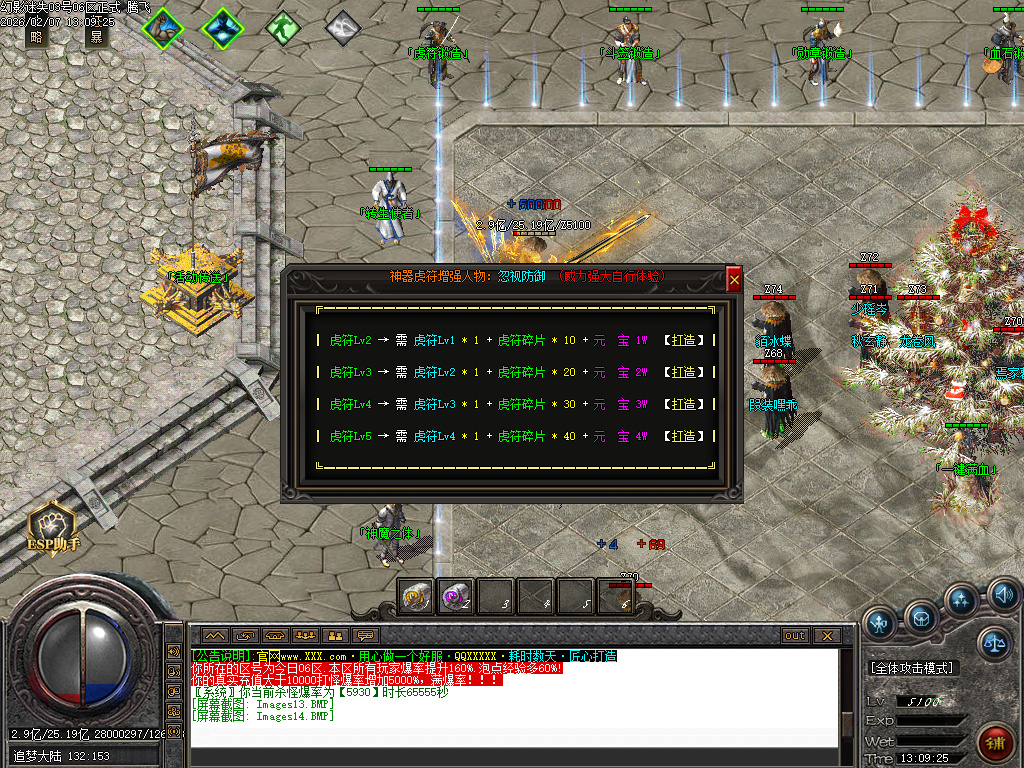Open the ESP助手 assistant
This screenshot has height=768, width=1024.
[53, 527]
